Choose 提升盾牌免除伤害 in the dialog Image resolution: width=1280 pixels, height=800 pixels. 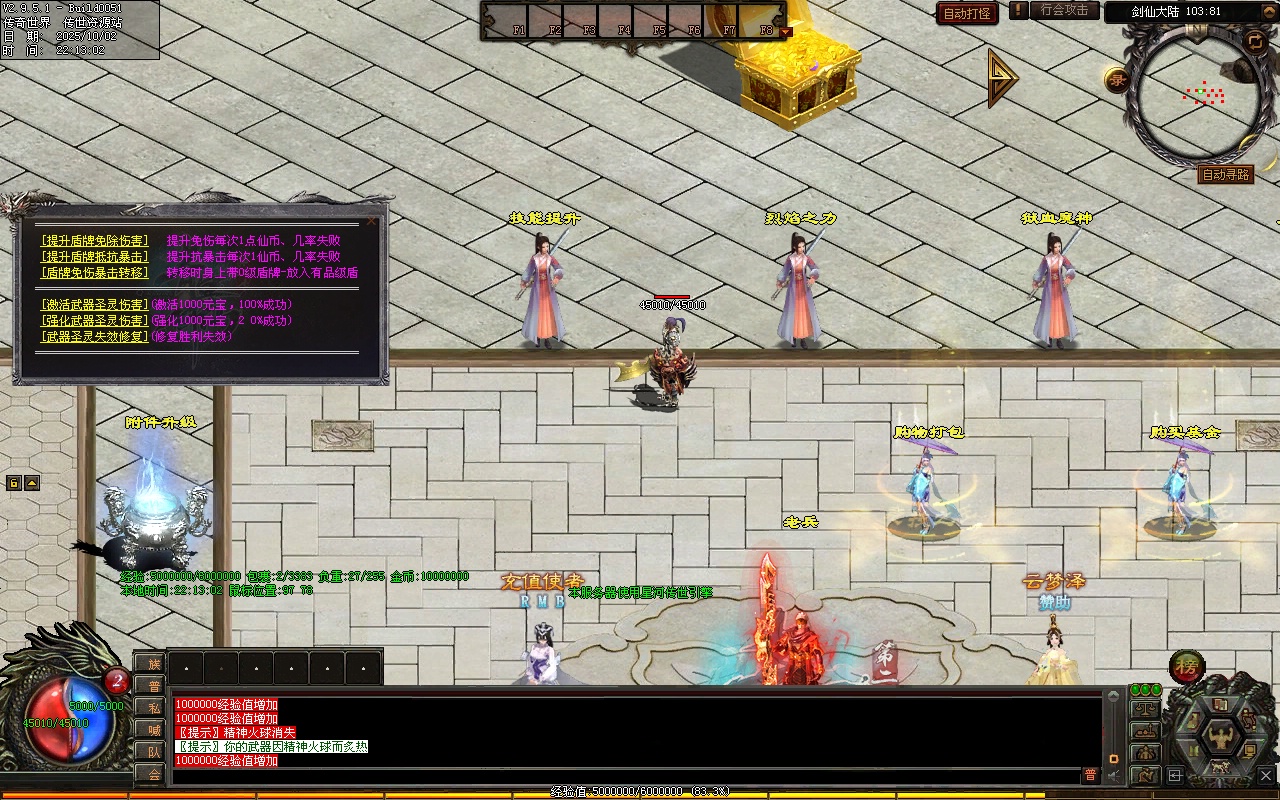pyautogui.click(x=95, y=241)
